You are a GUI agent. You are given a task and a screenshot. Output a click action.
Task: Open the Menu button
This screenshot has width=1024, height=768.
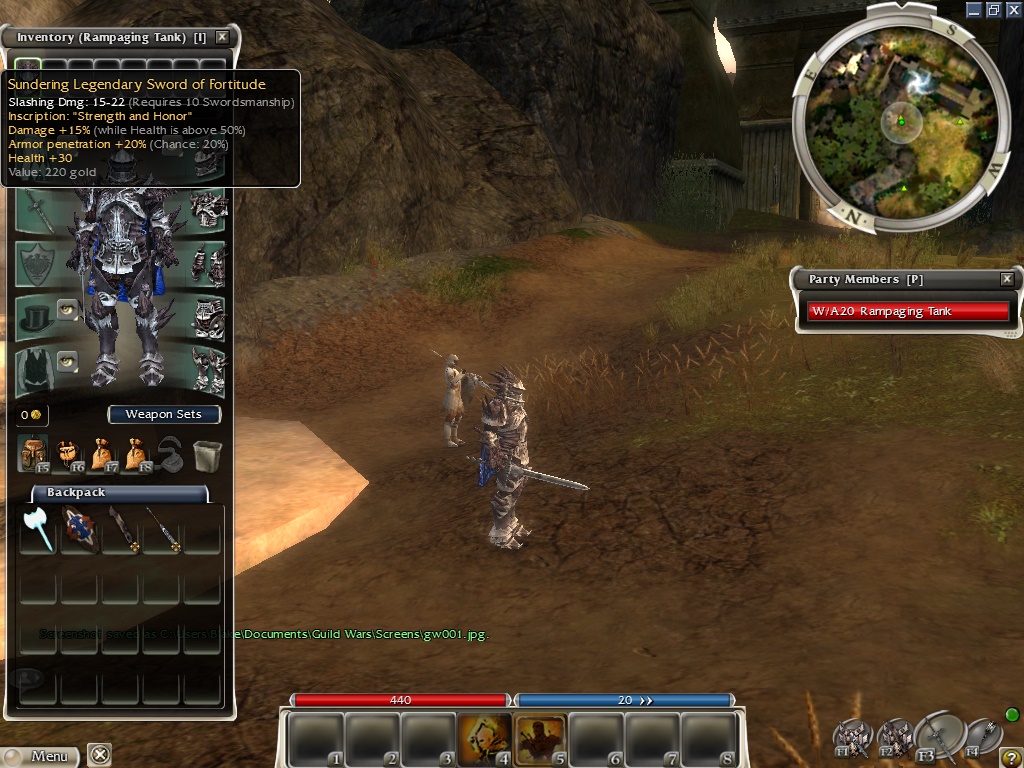[40, 756]
